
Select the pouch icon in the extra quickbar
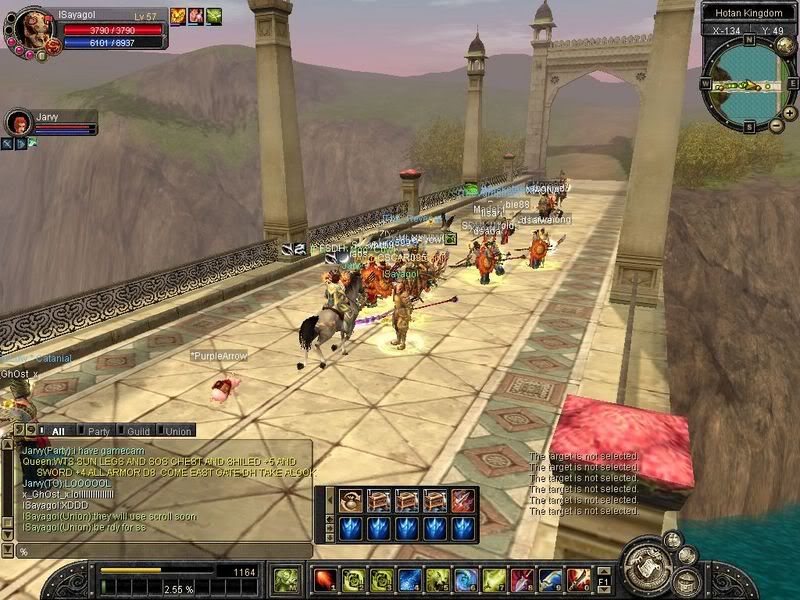click(350, 500)
